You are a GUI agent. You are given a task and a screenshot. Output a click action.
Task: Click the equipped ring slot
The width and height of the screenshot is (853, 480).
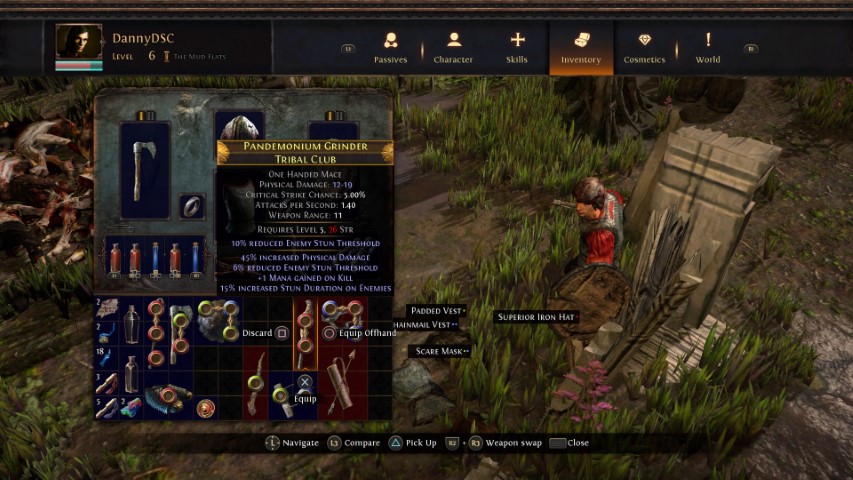click(192, 207)
